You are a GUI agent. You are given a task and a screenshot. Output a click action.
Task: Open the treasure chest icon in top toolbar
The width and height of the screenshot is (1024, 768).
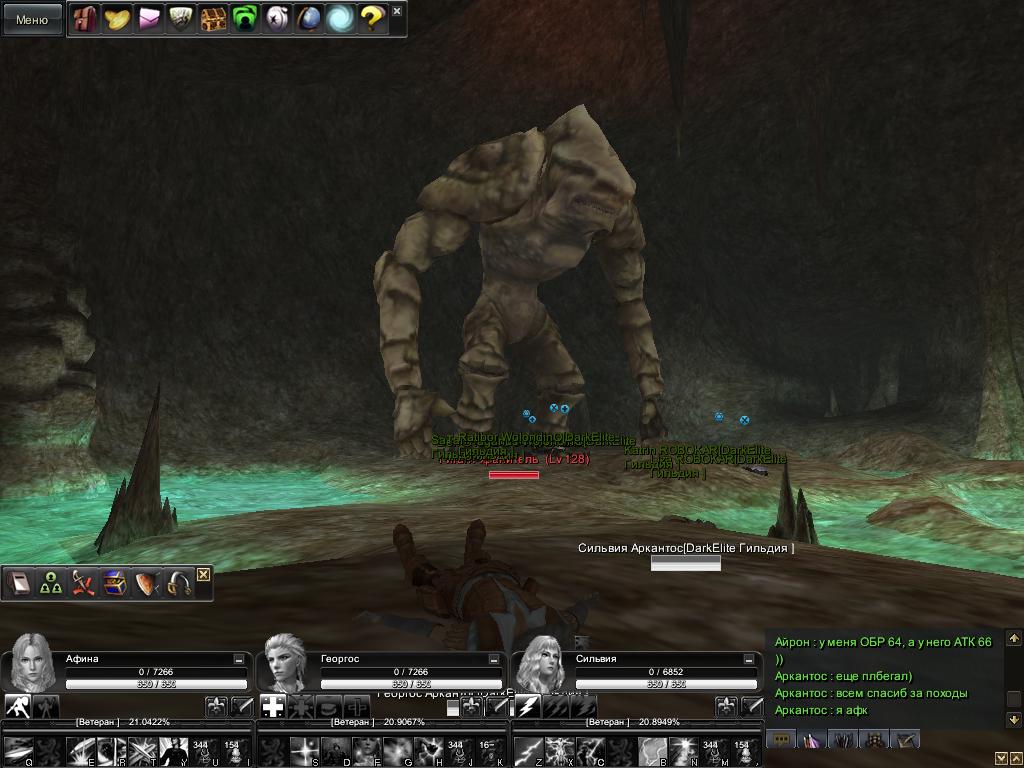click(213, 19)
